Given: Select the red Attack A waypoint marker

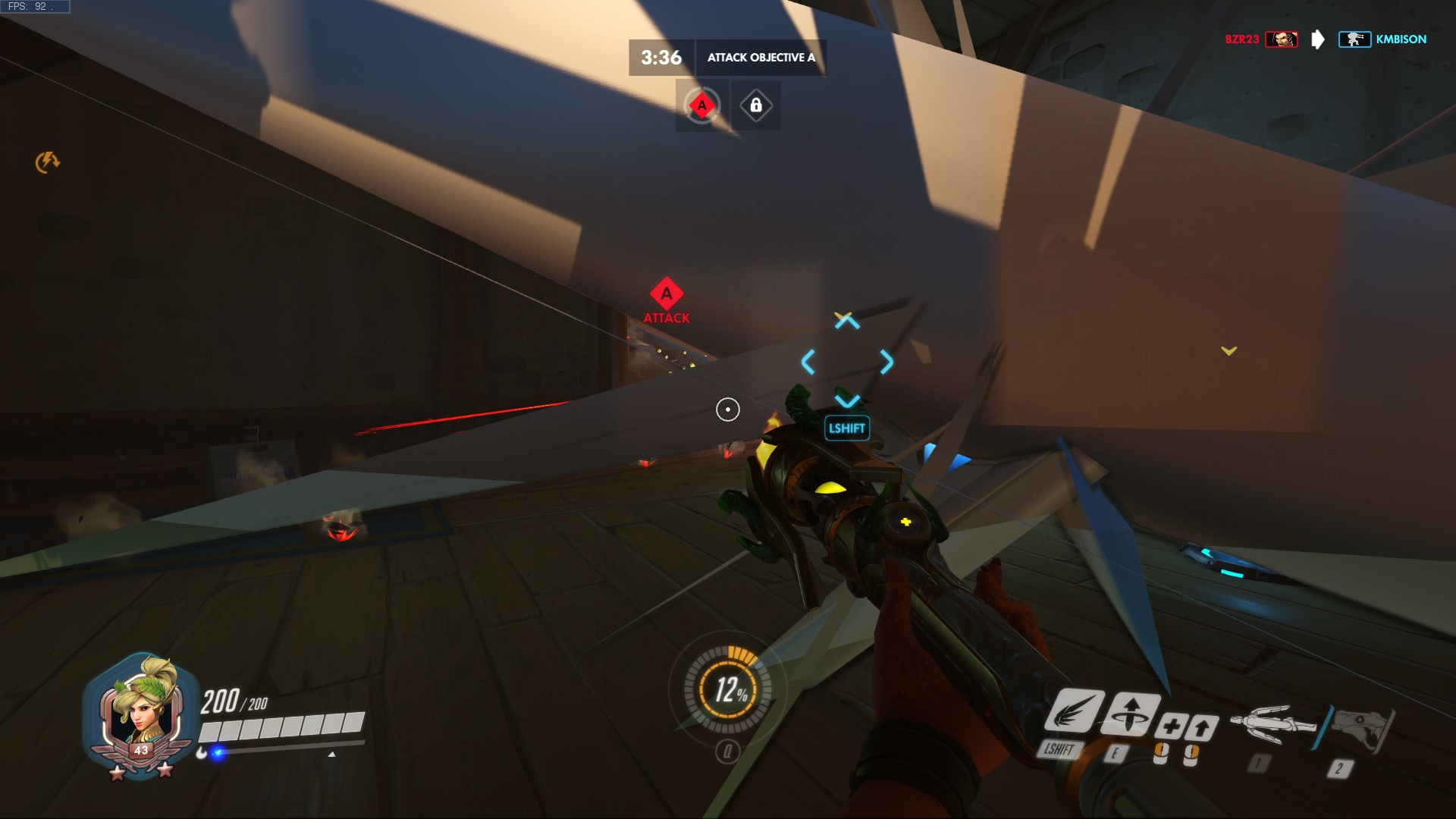Looking at the screenshot, I should coord(667,294).
